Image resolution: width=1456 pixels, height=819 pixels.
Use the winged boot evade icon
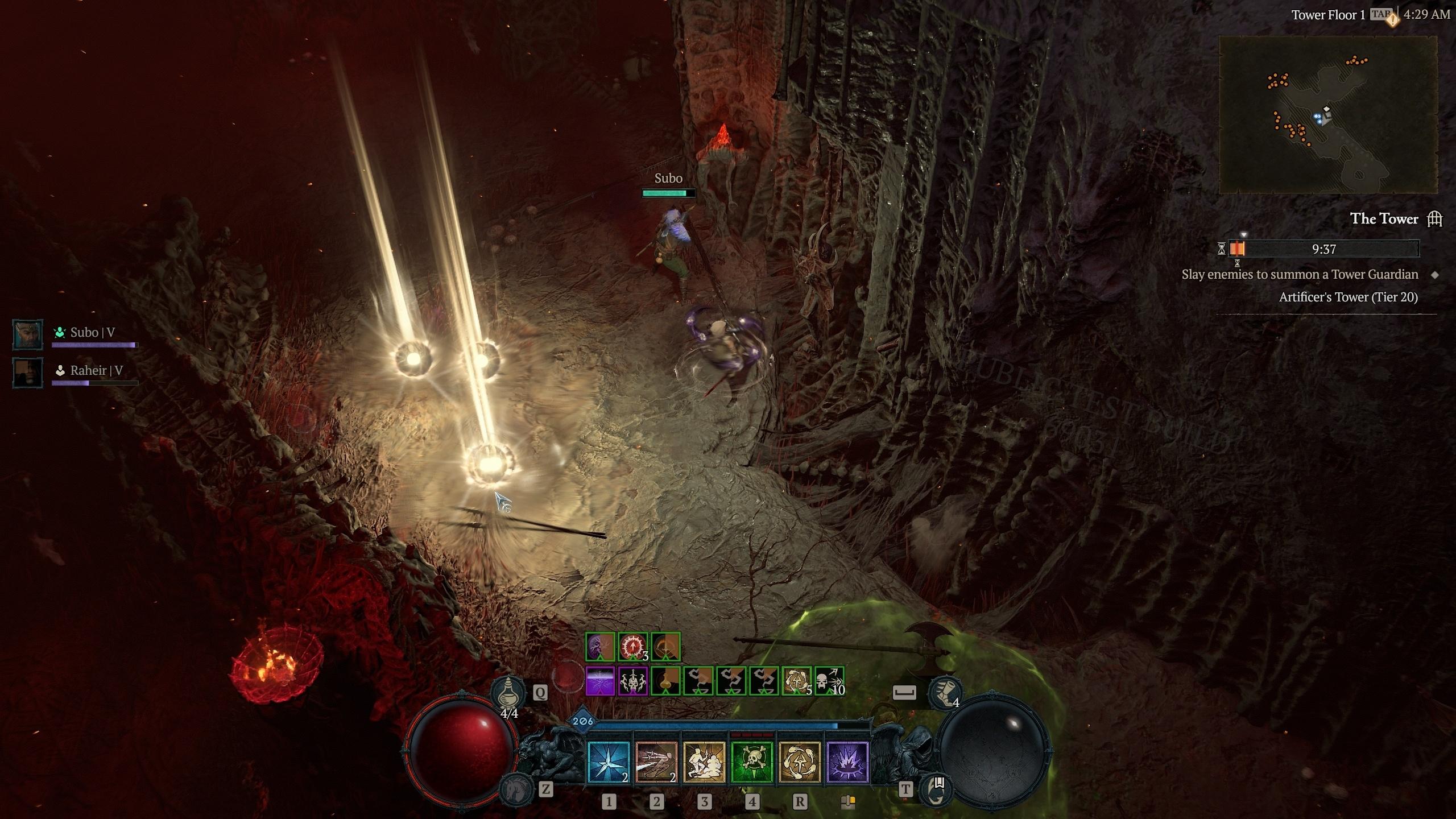[x=945, y=692]
